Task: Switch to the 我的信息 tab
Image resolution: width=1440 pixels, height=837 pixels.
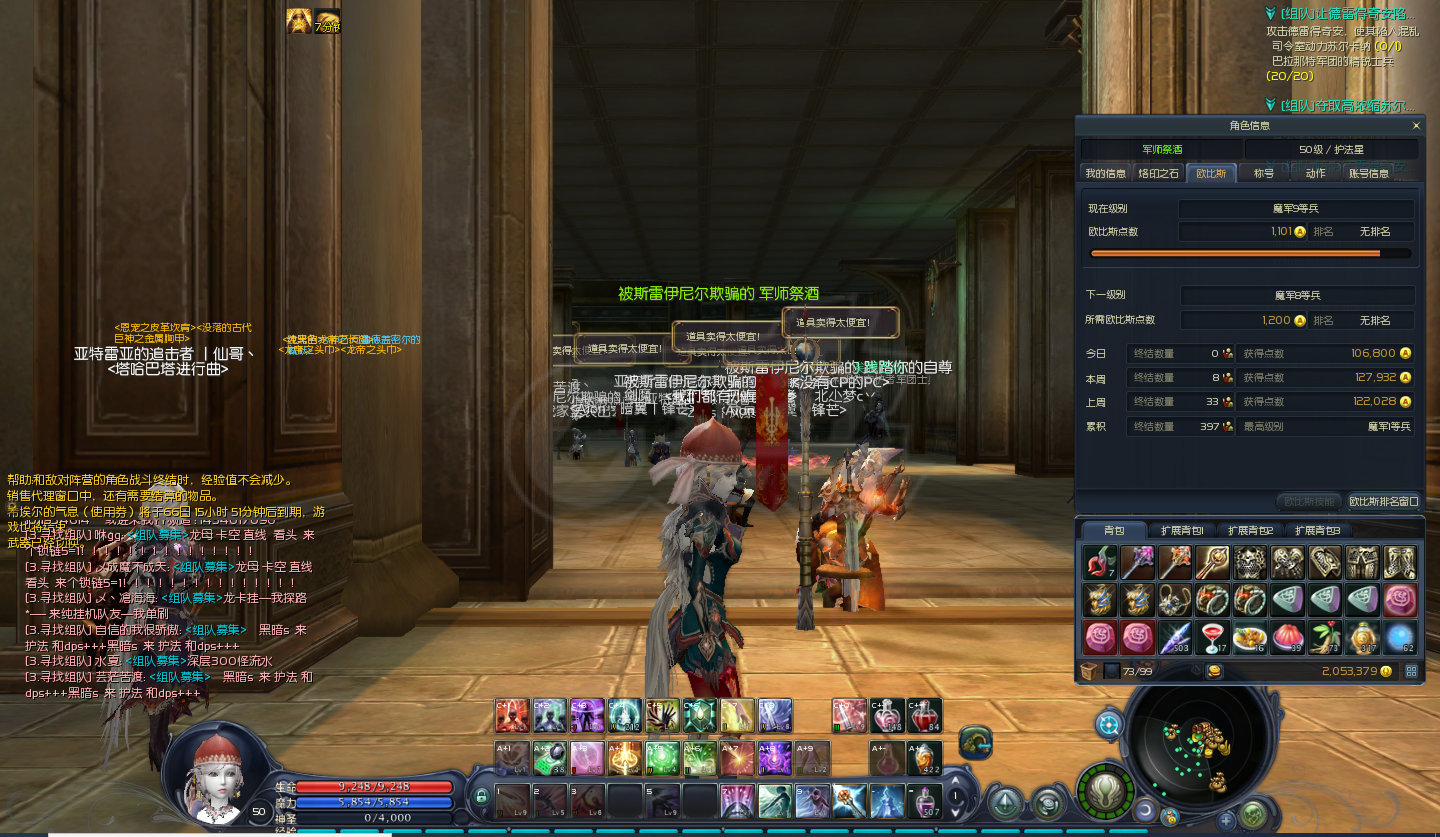Action: [1105, 173]
